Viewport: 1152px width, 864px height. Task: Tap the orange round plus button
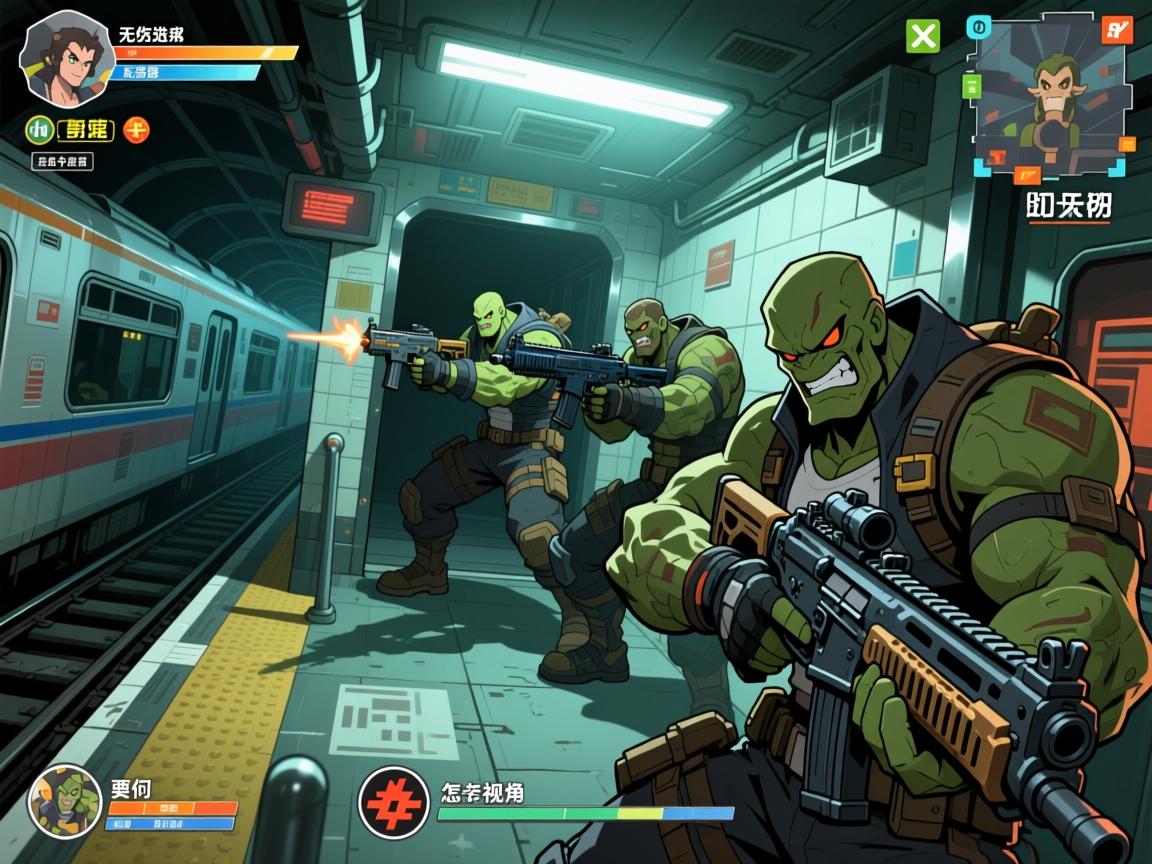(136, 129)
